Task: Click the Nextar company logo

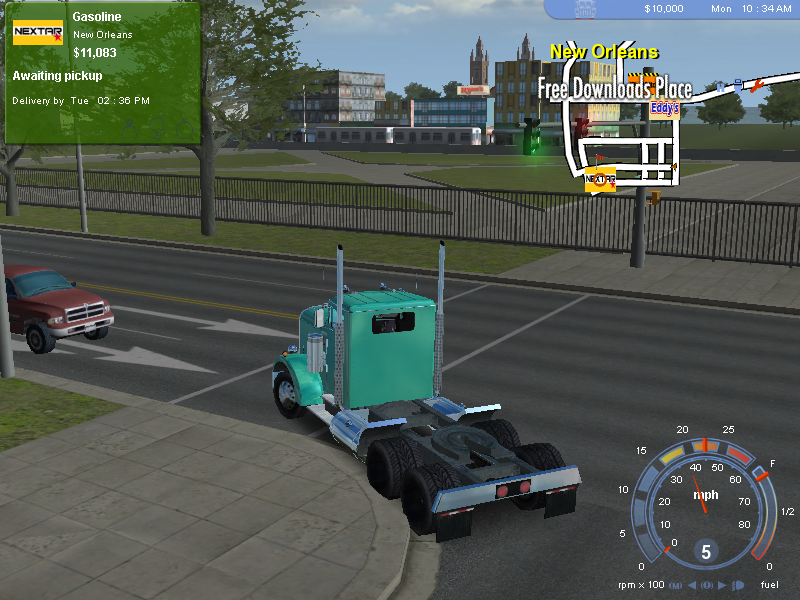Action: [x=38, y=31]
